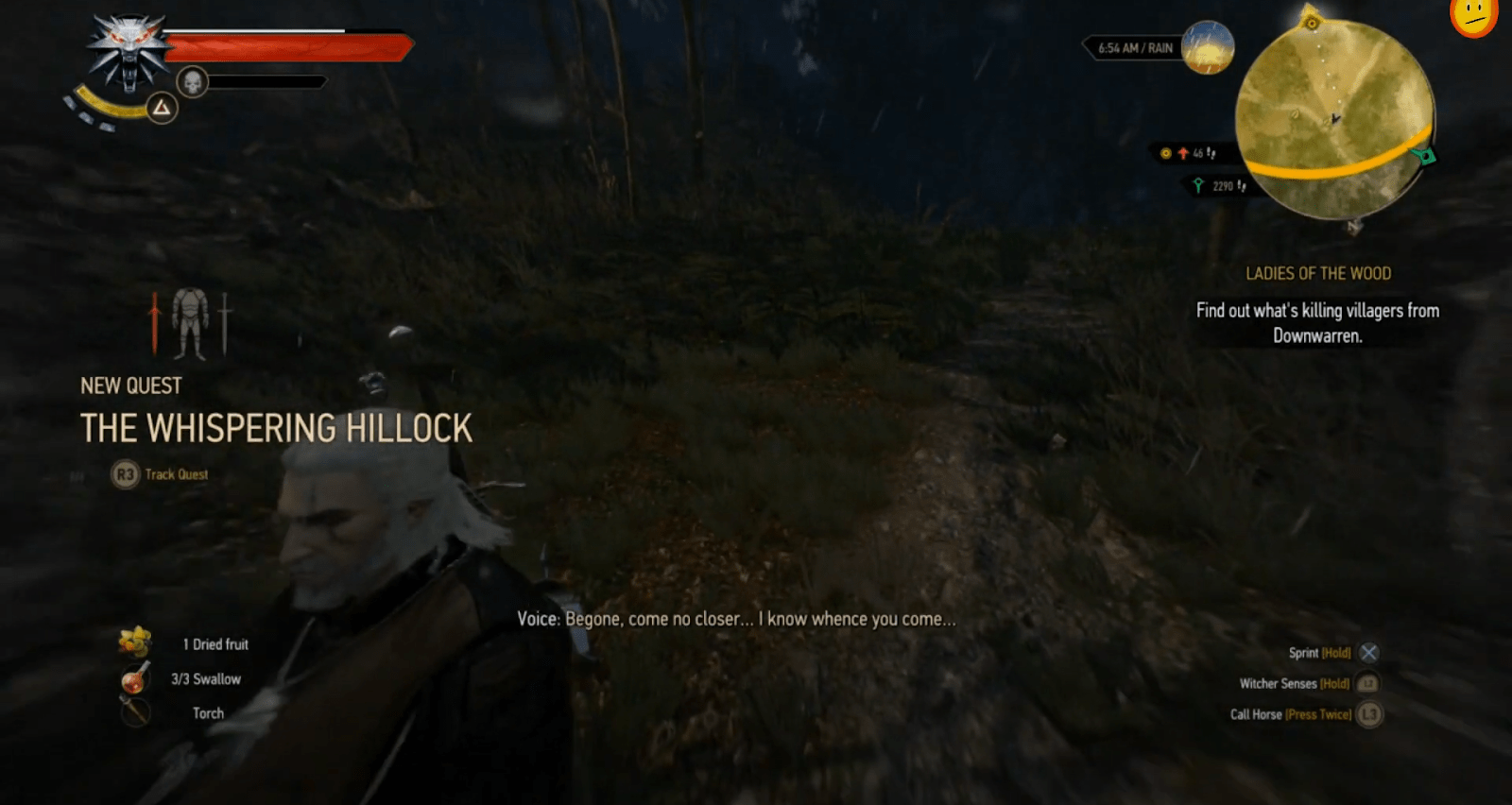
Task: Toggle Track Quest with the R3 button
Action: point(127,474)
